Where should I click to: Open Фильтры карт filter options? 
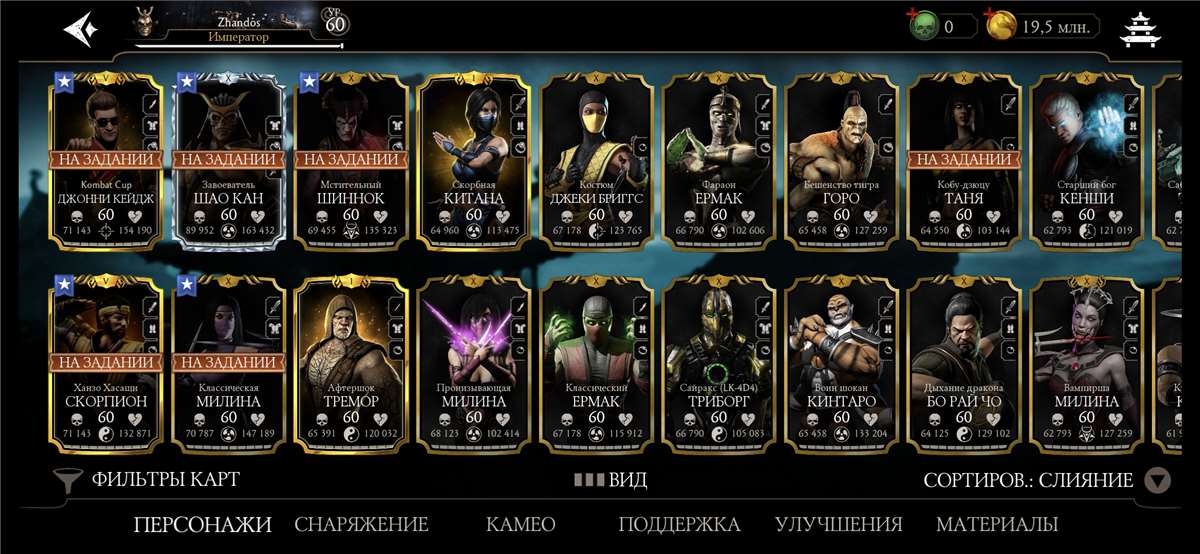(x=148, y=480)
